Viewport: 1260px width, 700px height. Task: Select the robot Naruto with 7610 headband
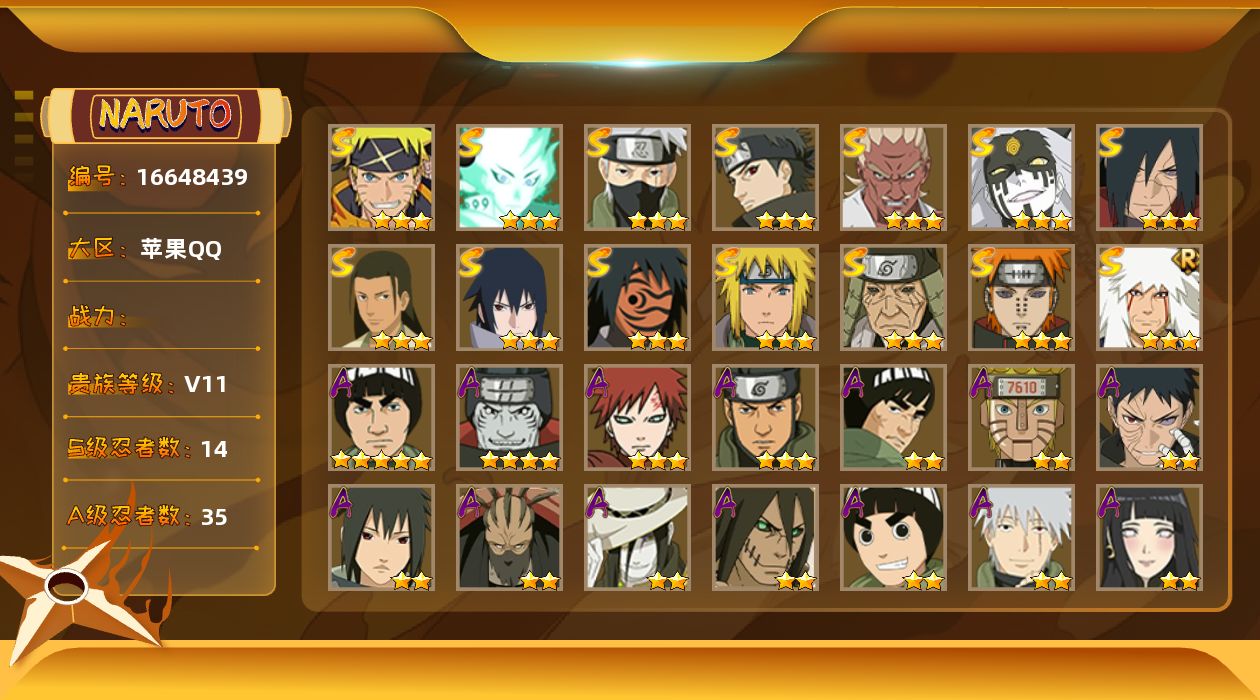pyautogui.click(x=1021, y=418)
